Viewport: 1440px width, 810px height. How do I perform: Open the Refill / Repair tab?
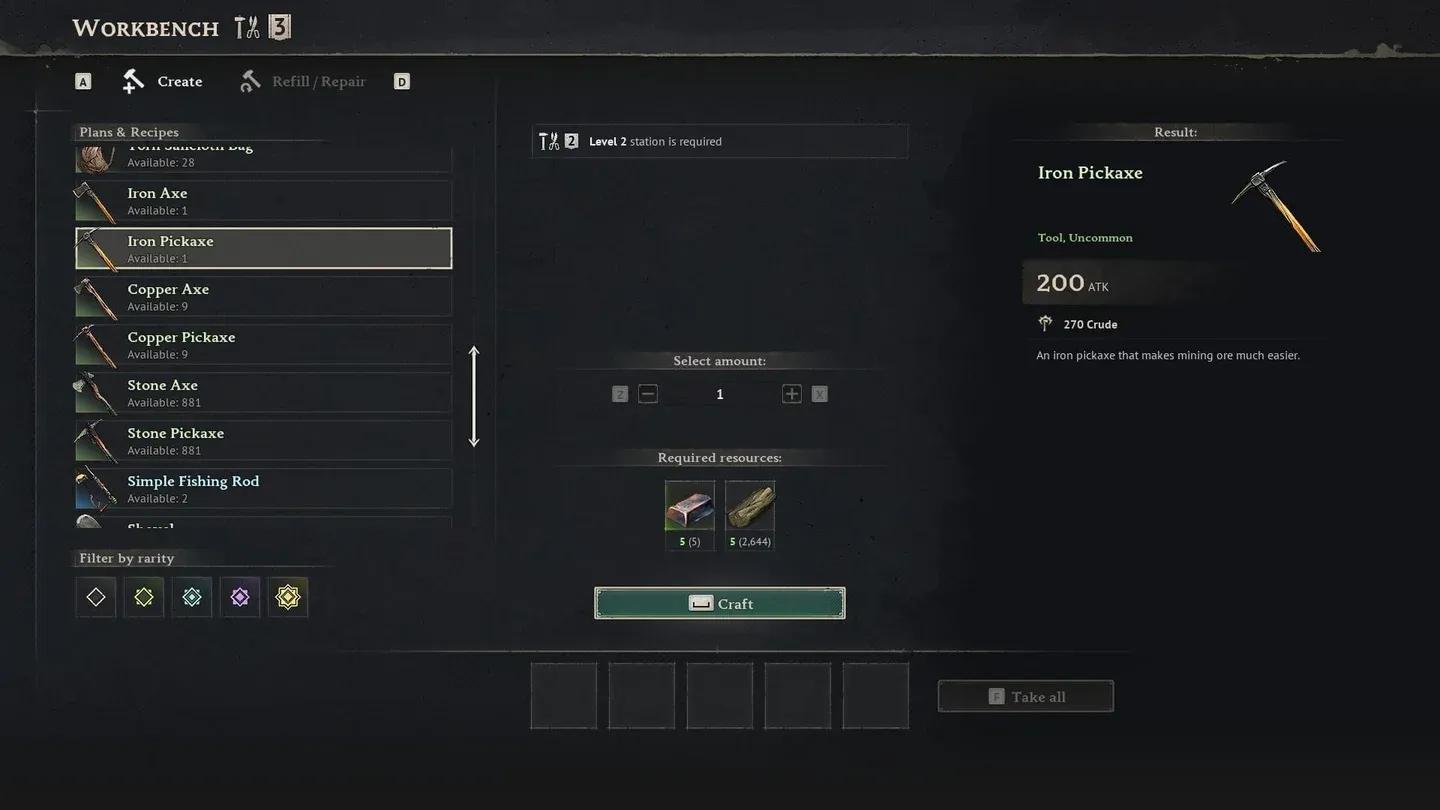pos(303,82)
